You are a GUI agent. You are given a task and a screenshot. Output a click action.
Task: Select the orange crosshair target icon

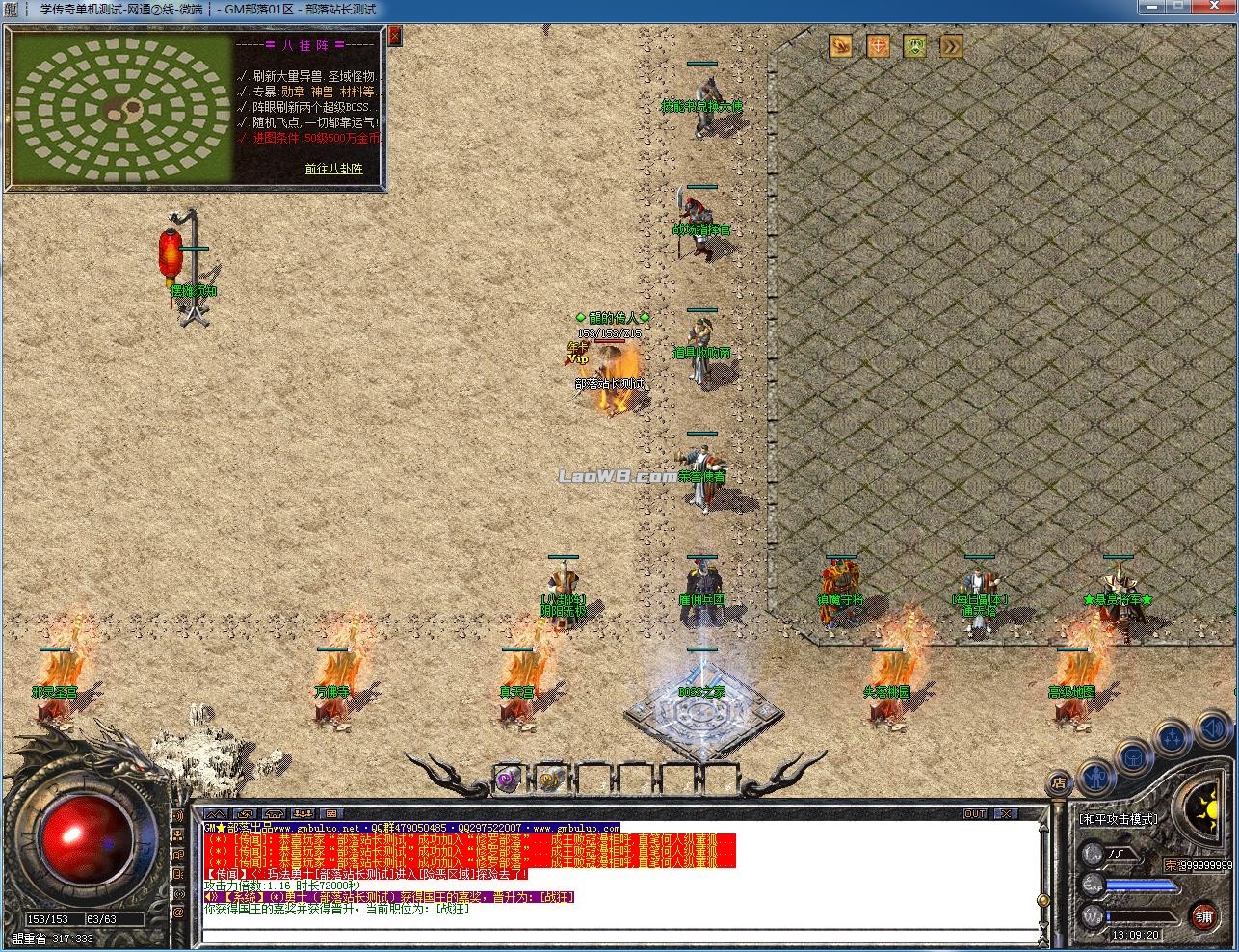tap(878, 46)
